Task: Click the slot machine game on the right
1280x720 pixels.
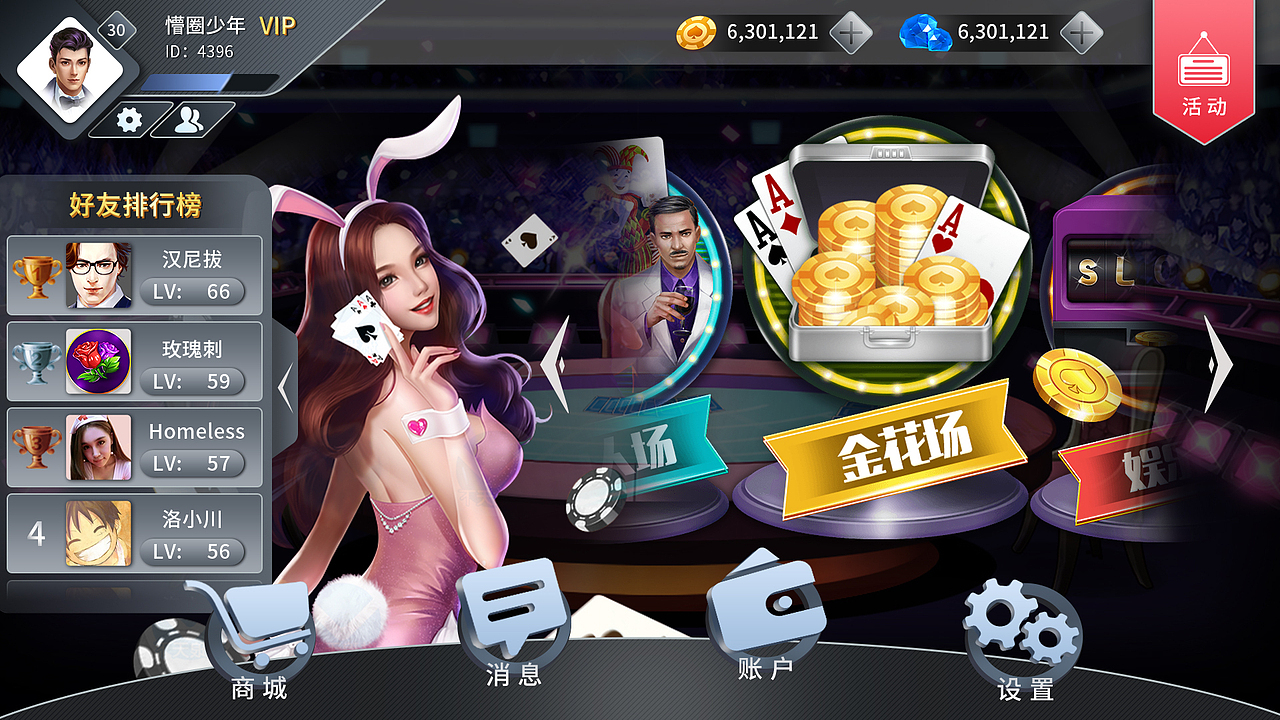Action: (1110, 270)
